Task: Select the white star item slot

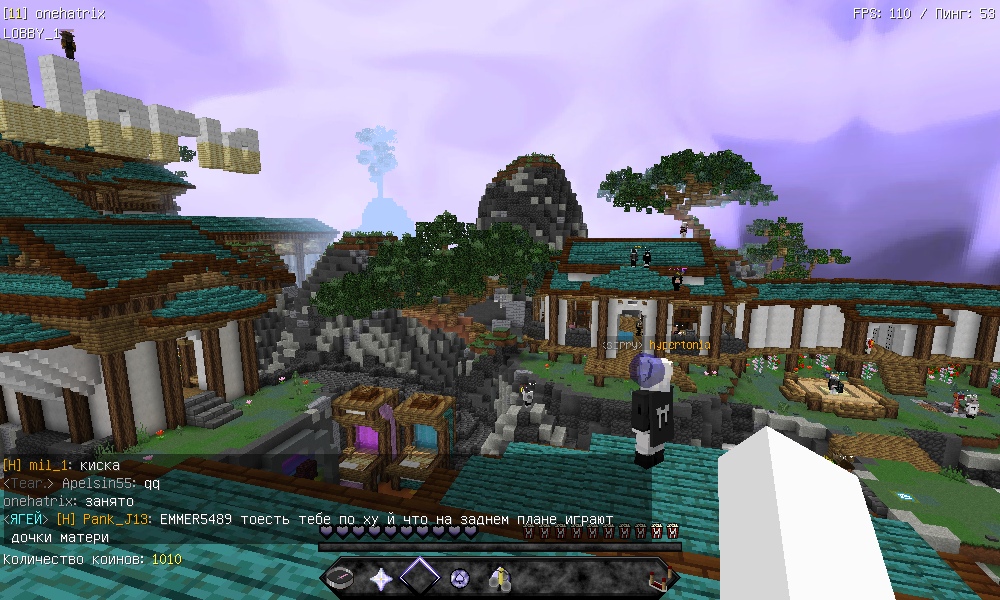Action: click(x=381, y=577)
